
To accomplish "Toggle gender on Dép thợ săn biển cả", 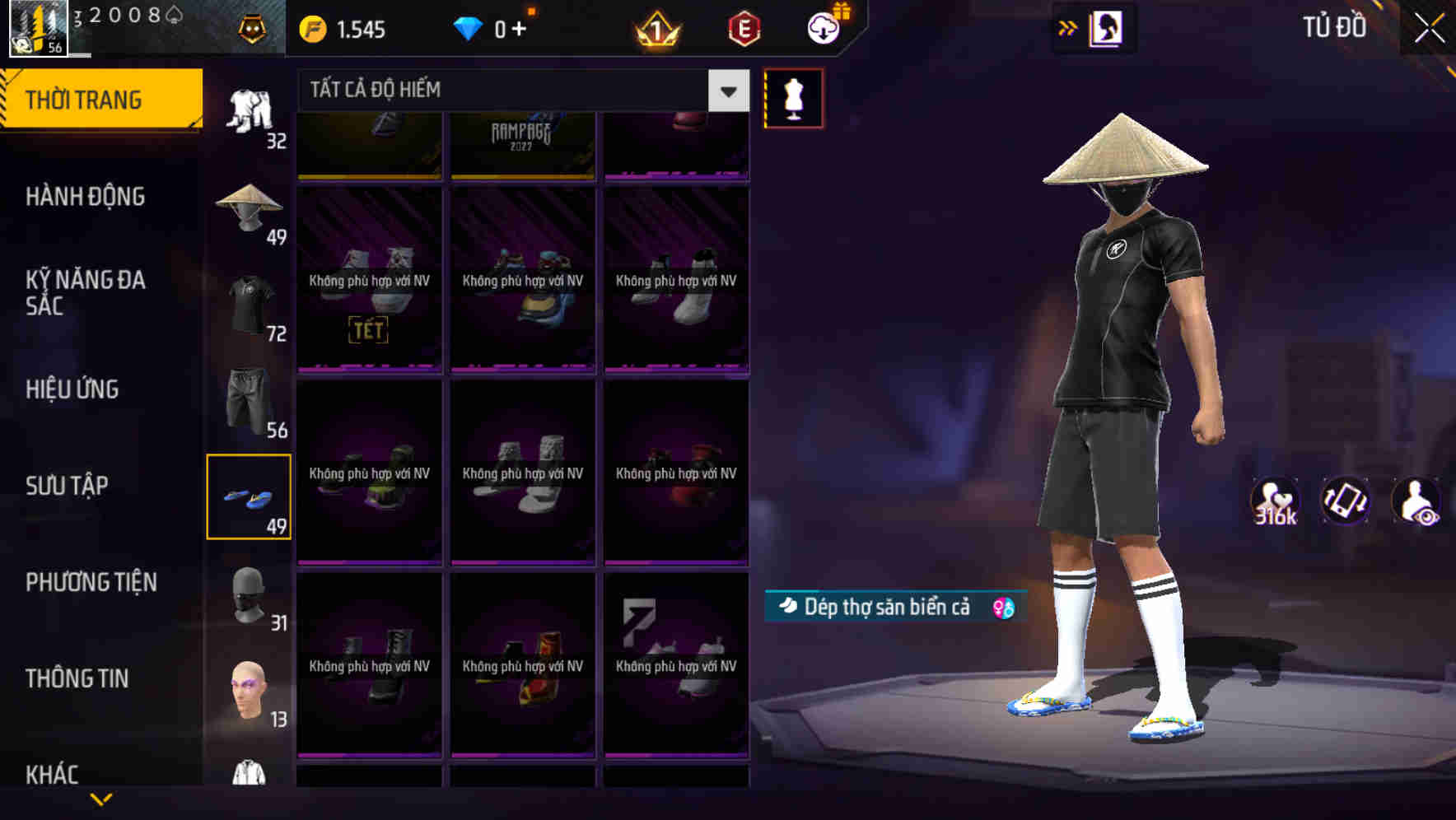I will 1001,606.
